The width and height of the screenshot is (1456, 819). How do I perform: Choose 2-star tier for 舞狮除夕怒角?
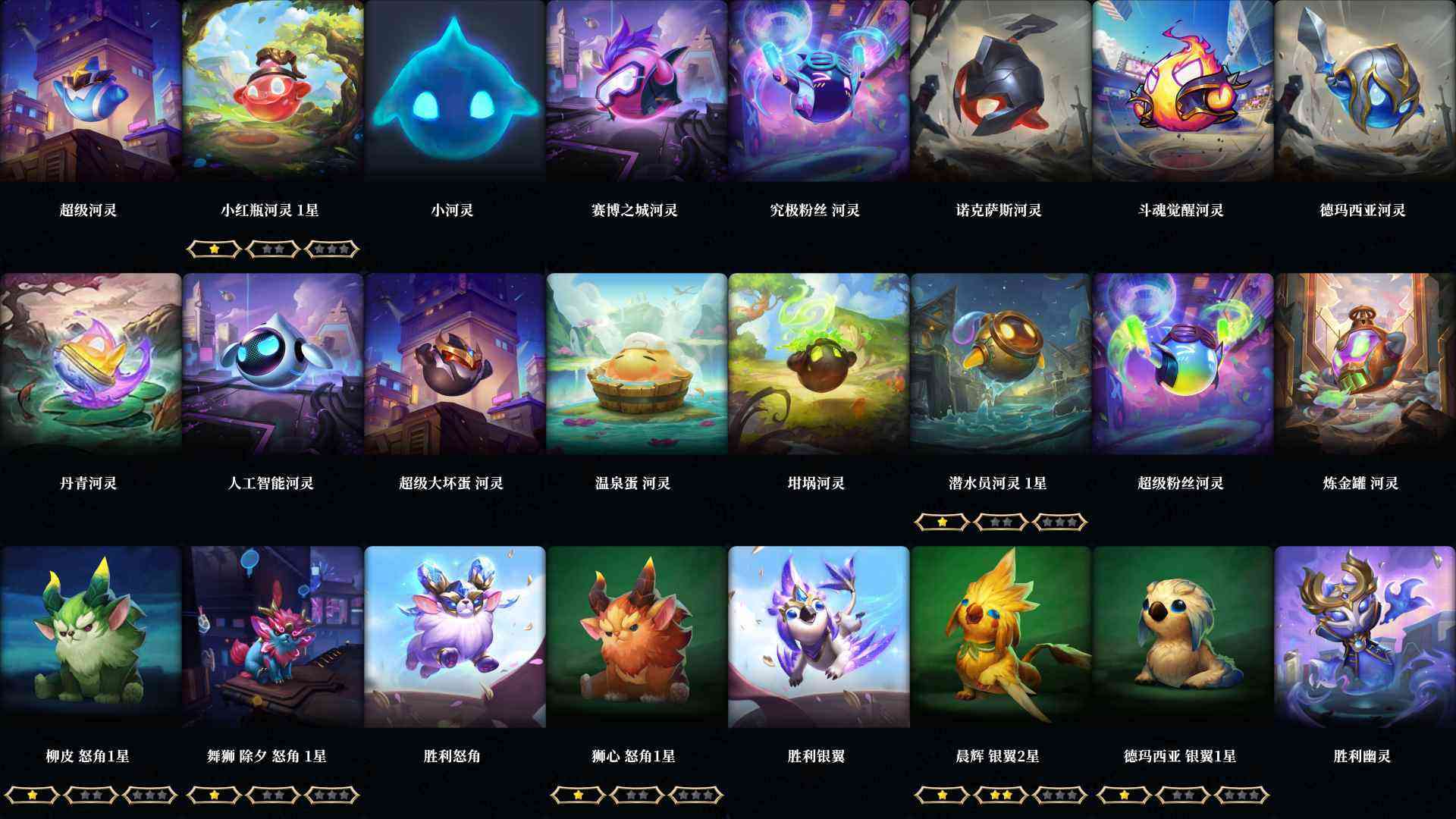click(271, 795)
